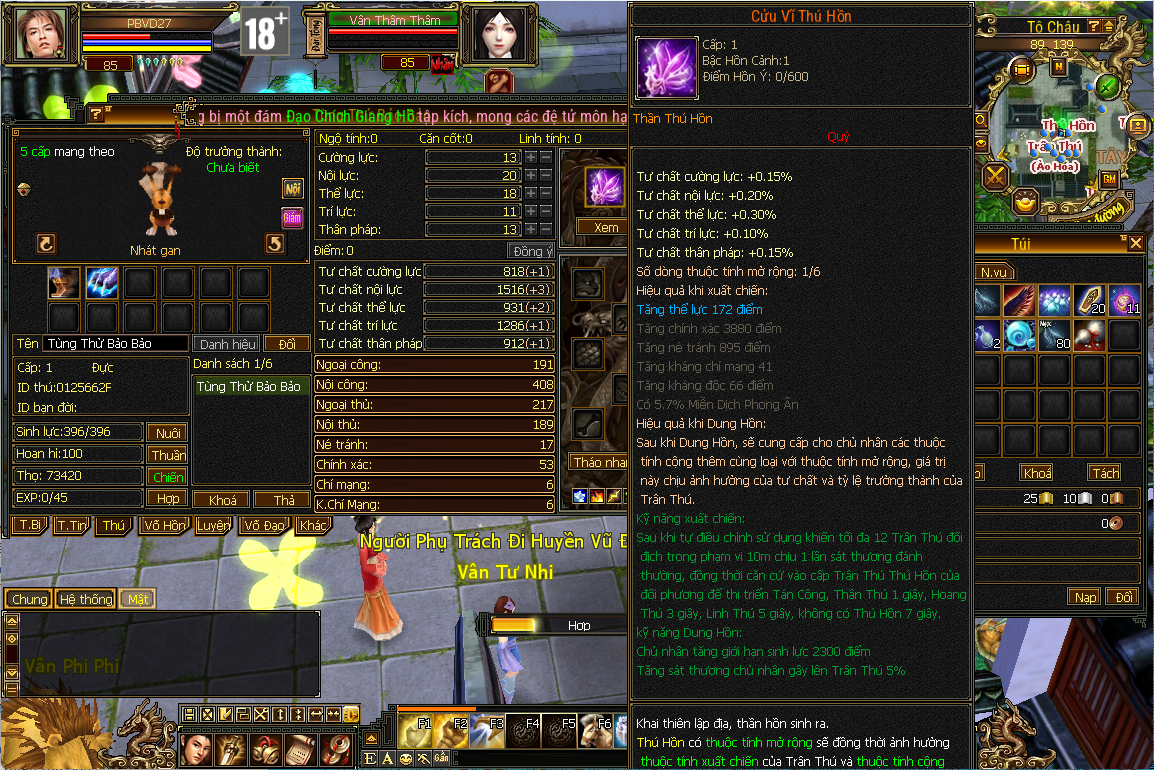Open the Danh hiệu title button
The width and height of the screenshot is (1154, 770).
[227, 343]
